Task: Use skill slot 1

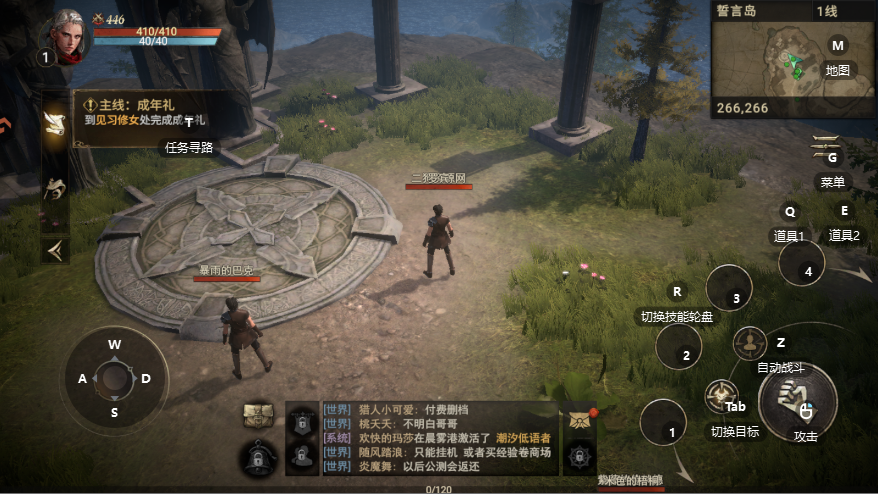Action: click(671, 432)
